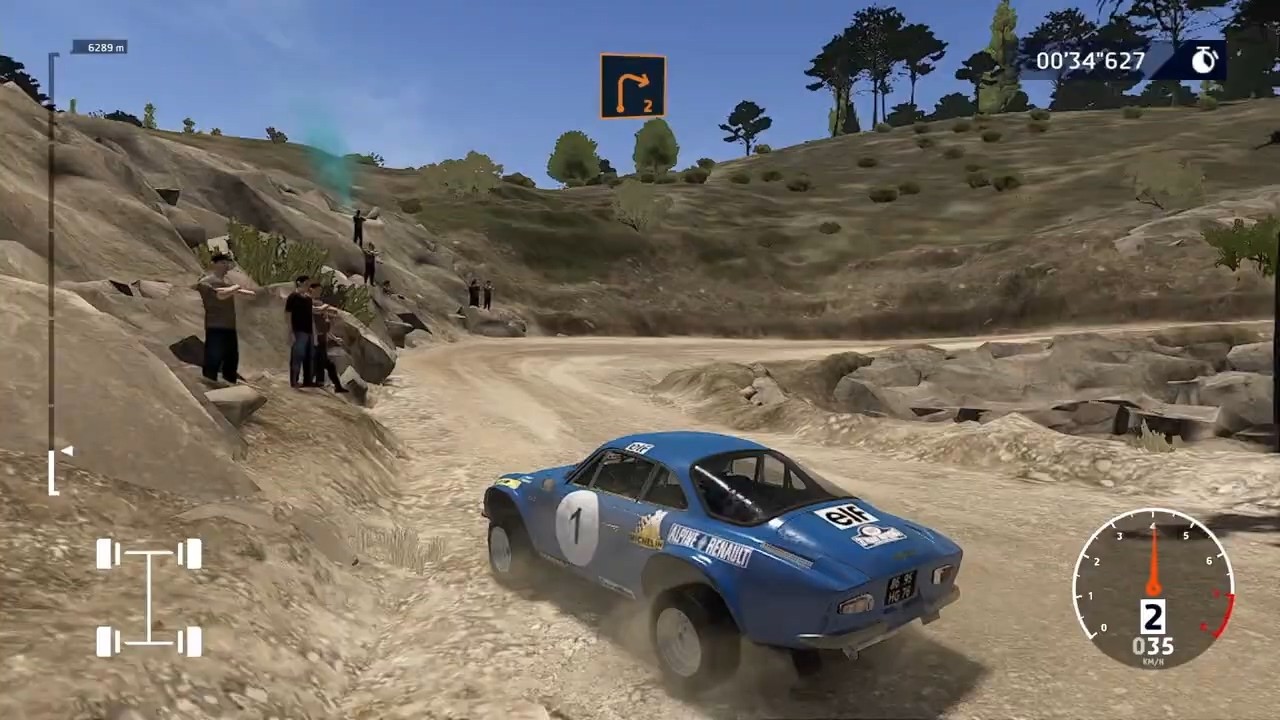Expand the 6289 m distance readout
Image resolution: width=1280 pixels, height=720 pixels.
[100, 46]
